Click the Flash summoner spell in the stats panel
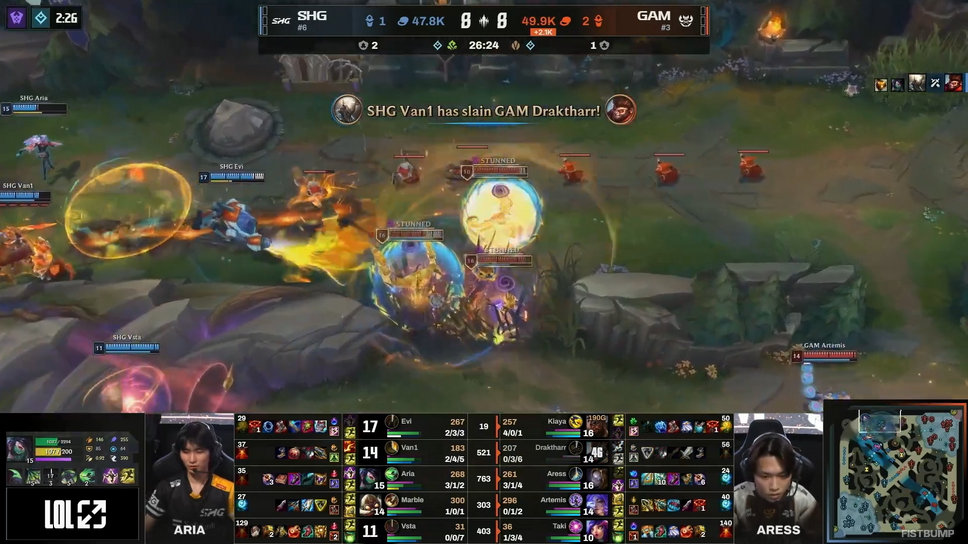The image size is (968, 544). click(128, 476)
